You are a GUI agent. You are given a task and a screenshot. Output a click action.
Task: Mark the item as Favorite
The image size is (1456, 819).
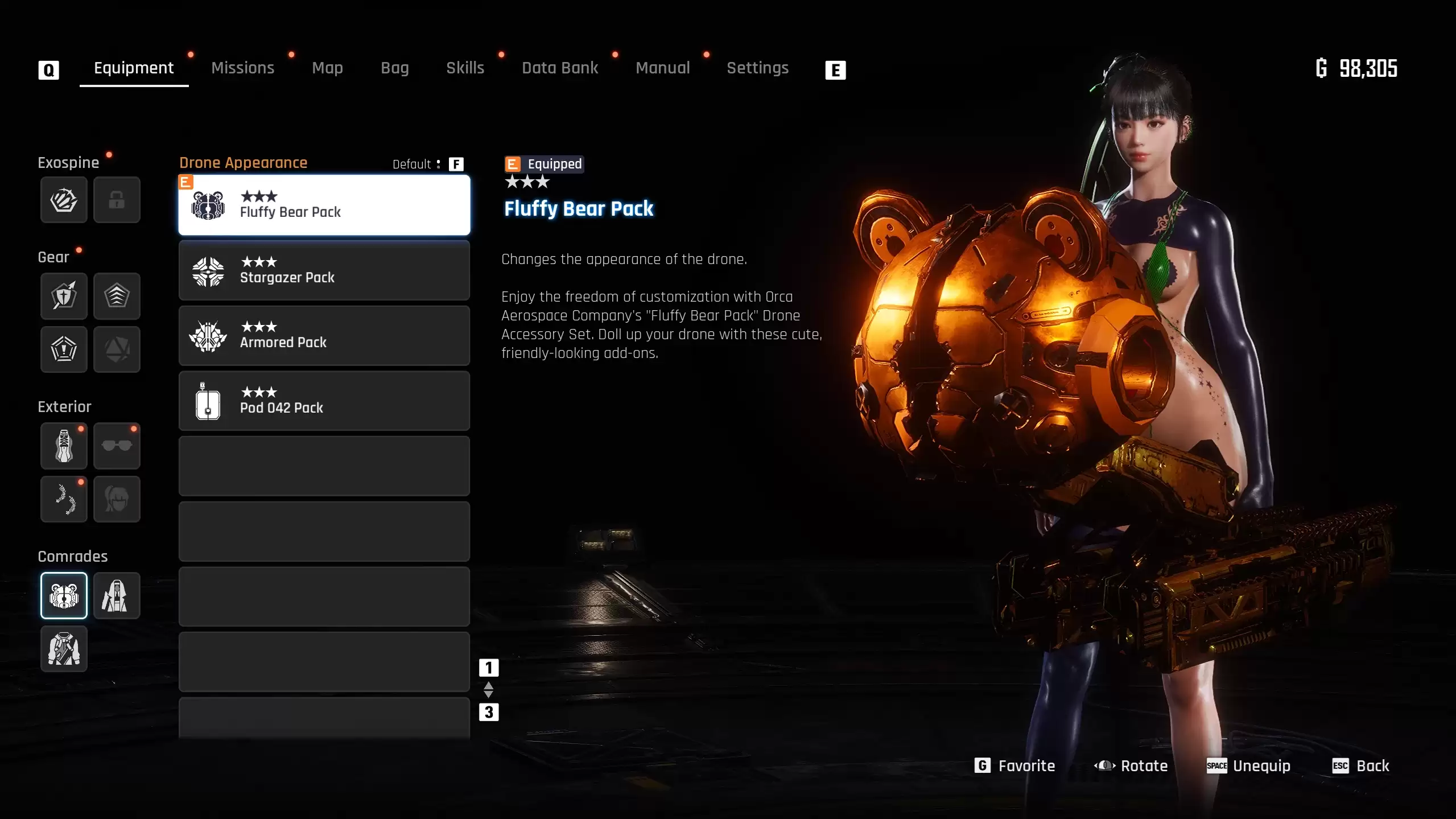coord(1015,766)
